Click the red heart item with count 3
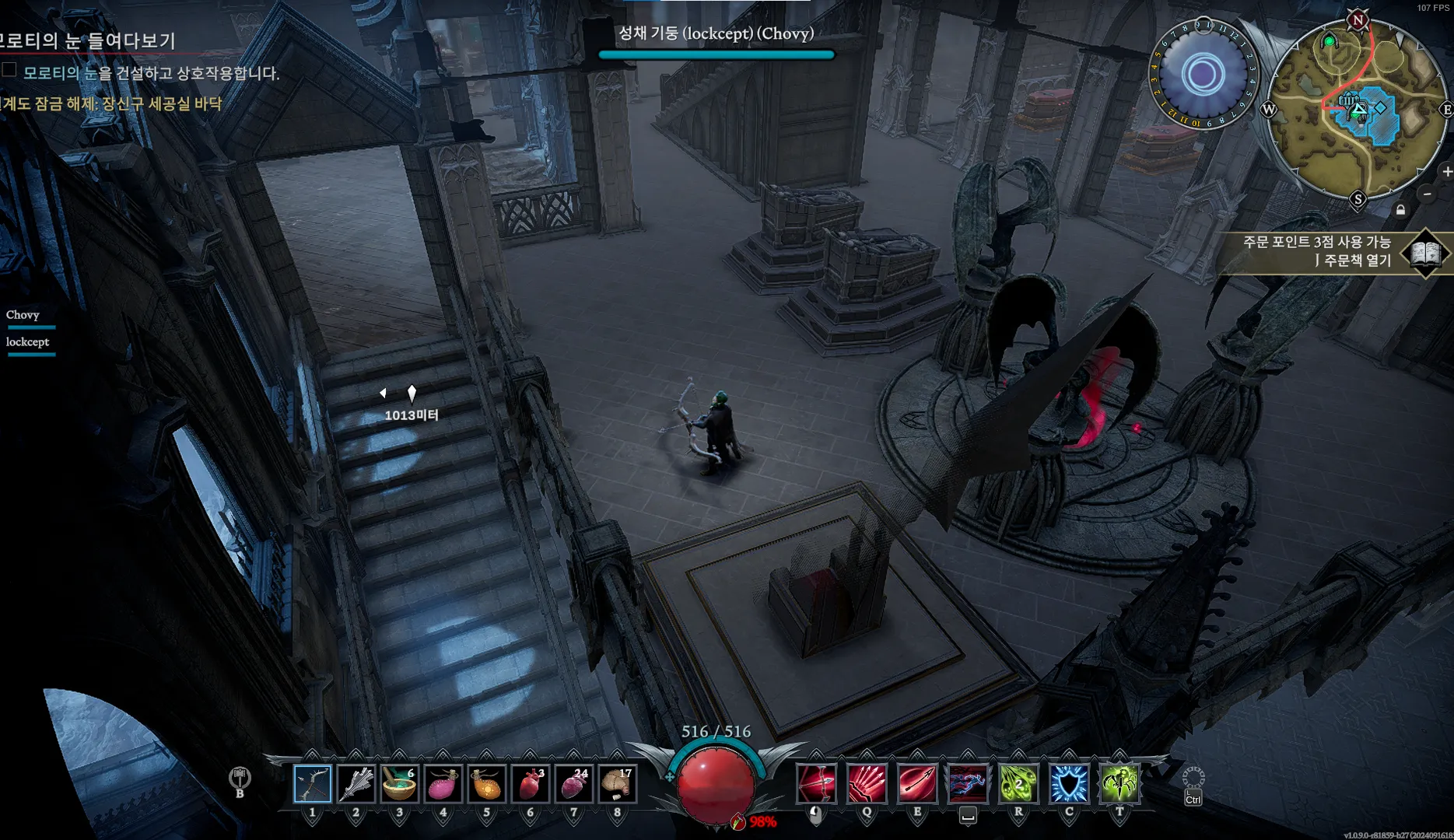This screenshot has width=1454, height=840. tap(531, 784)
